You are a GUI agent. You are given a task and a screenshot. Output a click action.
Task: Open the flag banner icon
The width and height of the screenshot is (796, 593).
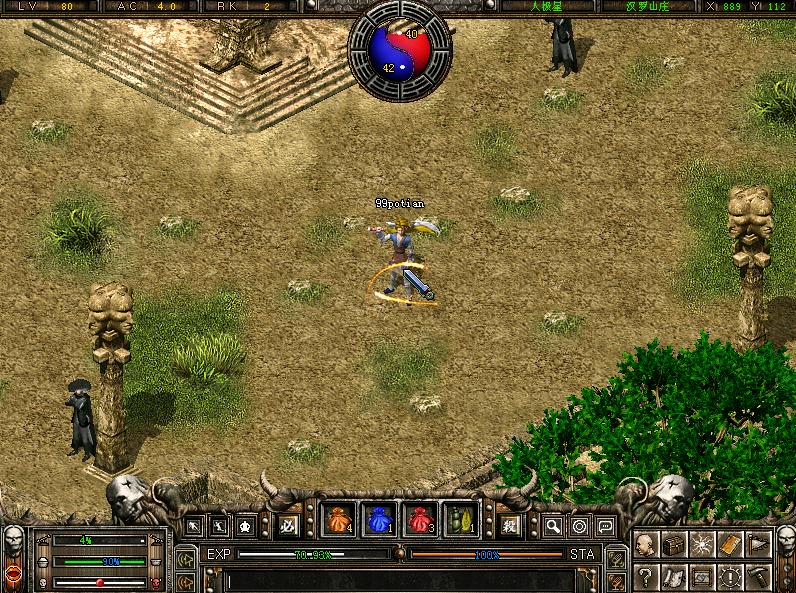(x=759, y=545)
